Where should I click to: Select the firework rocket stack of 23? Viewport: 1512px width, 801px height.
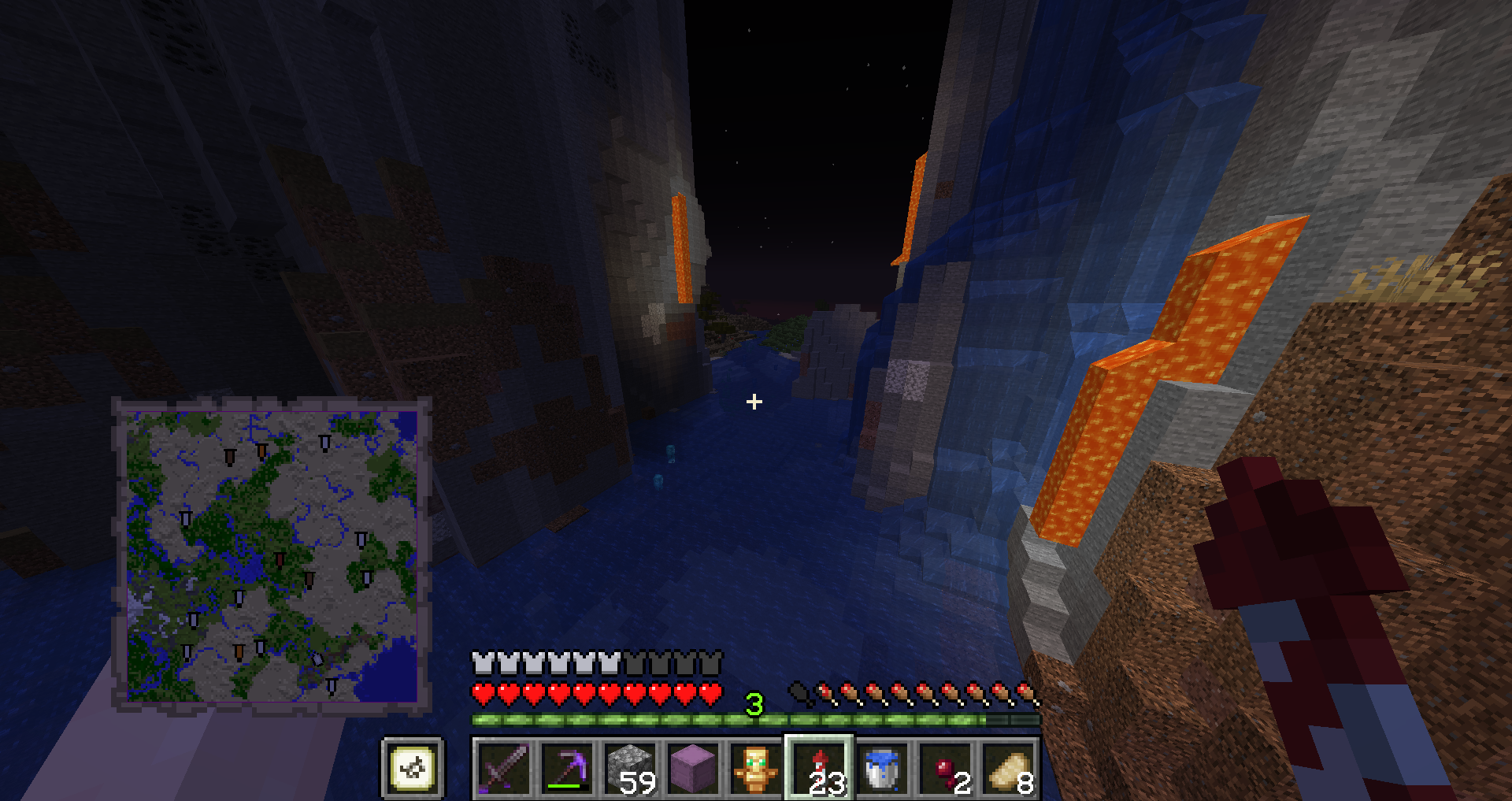[x=819, y=768]
